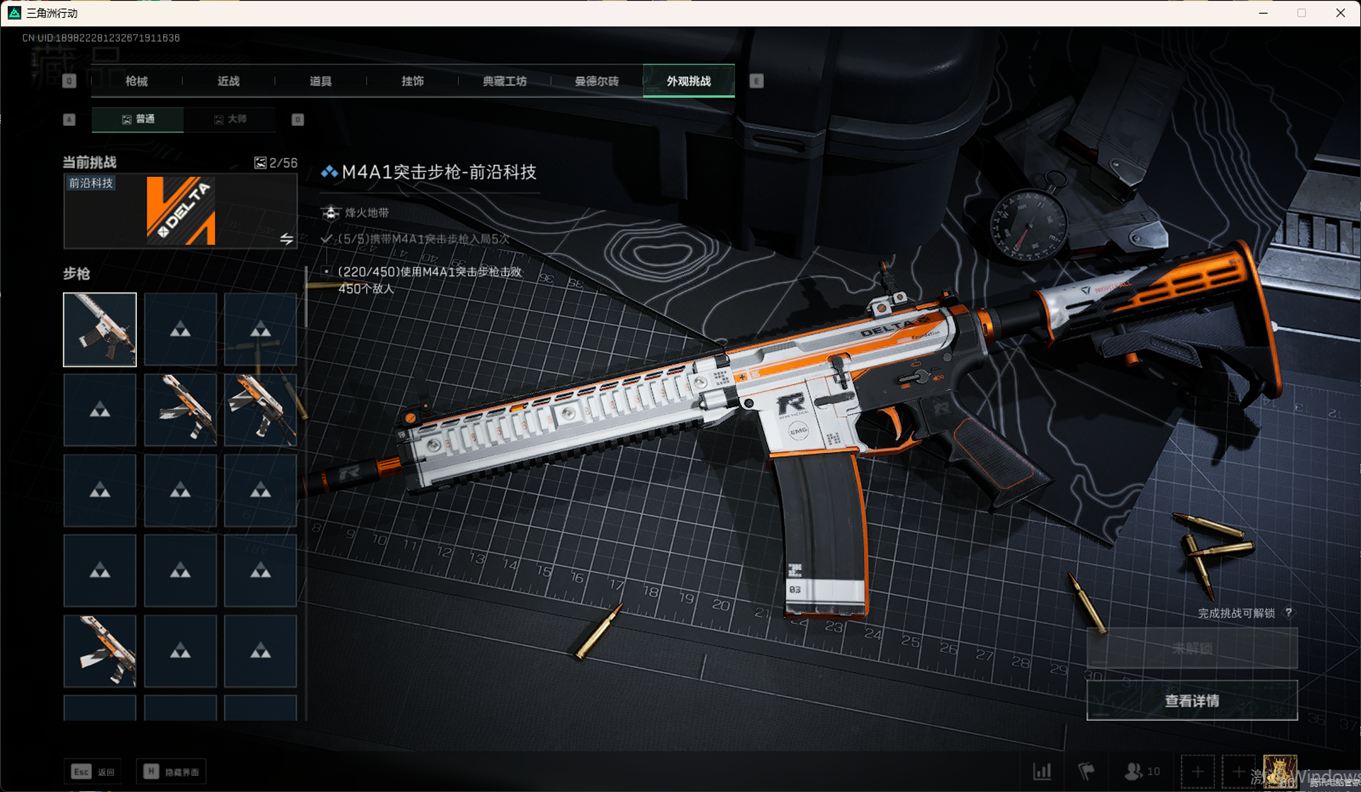Click the 前沿科技 current challenge banner

(x=180, y=211)
